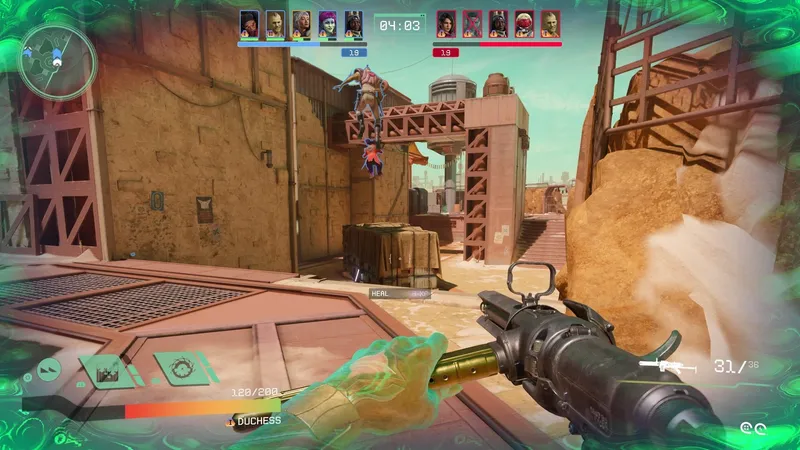
Task: Select the red-masked enemy portrait
Action: [524, 24]
